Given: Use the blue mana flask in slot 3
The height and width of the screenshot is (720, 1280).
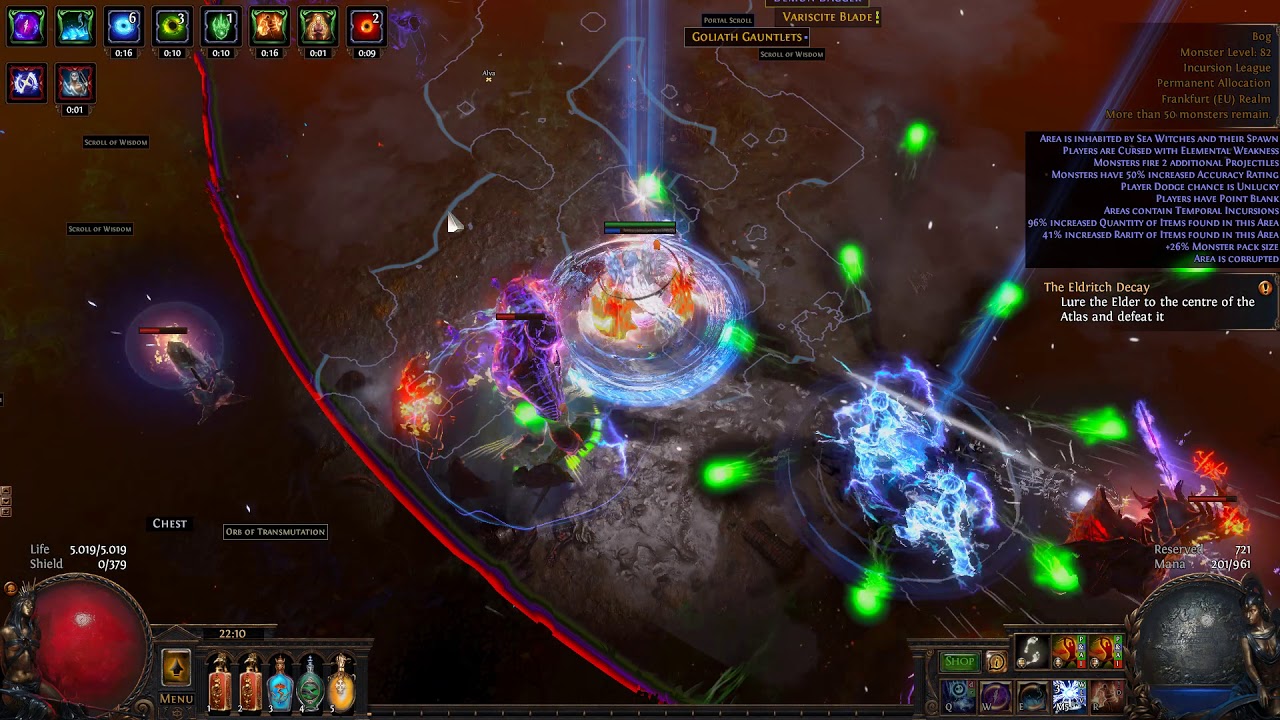Looking at the screenshot, I should 281,682.
